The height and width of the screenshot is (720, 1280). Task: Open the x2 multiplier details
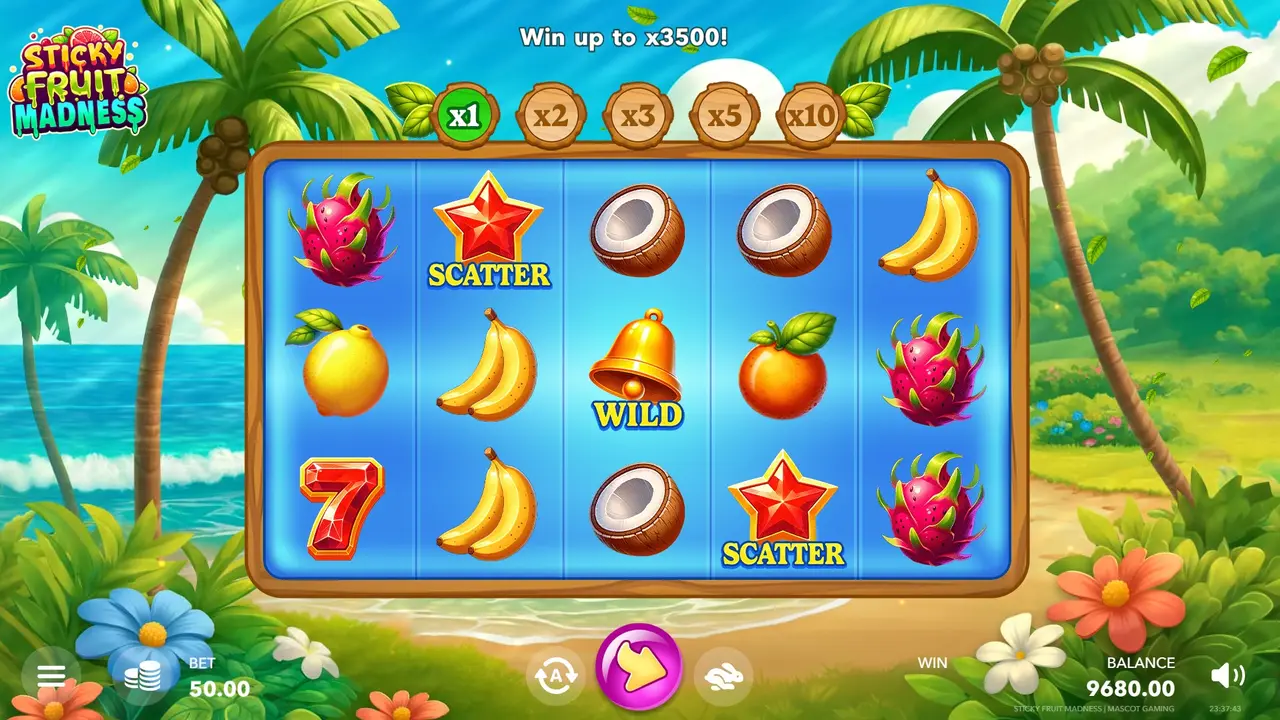coord(553,113)
